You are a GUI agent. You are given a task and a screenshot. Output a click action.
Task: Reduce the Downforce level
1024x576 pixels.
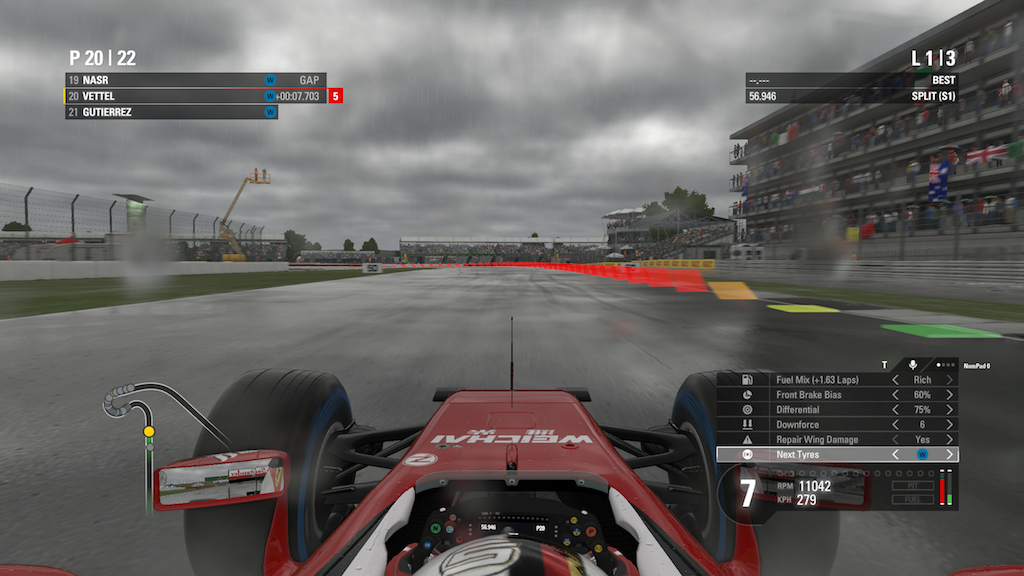point(896,425)
